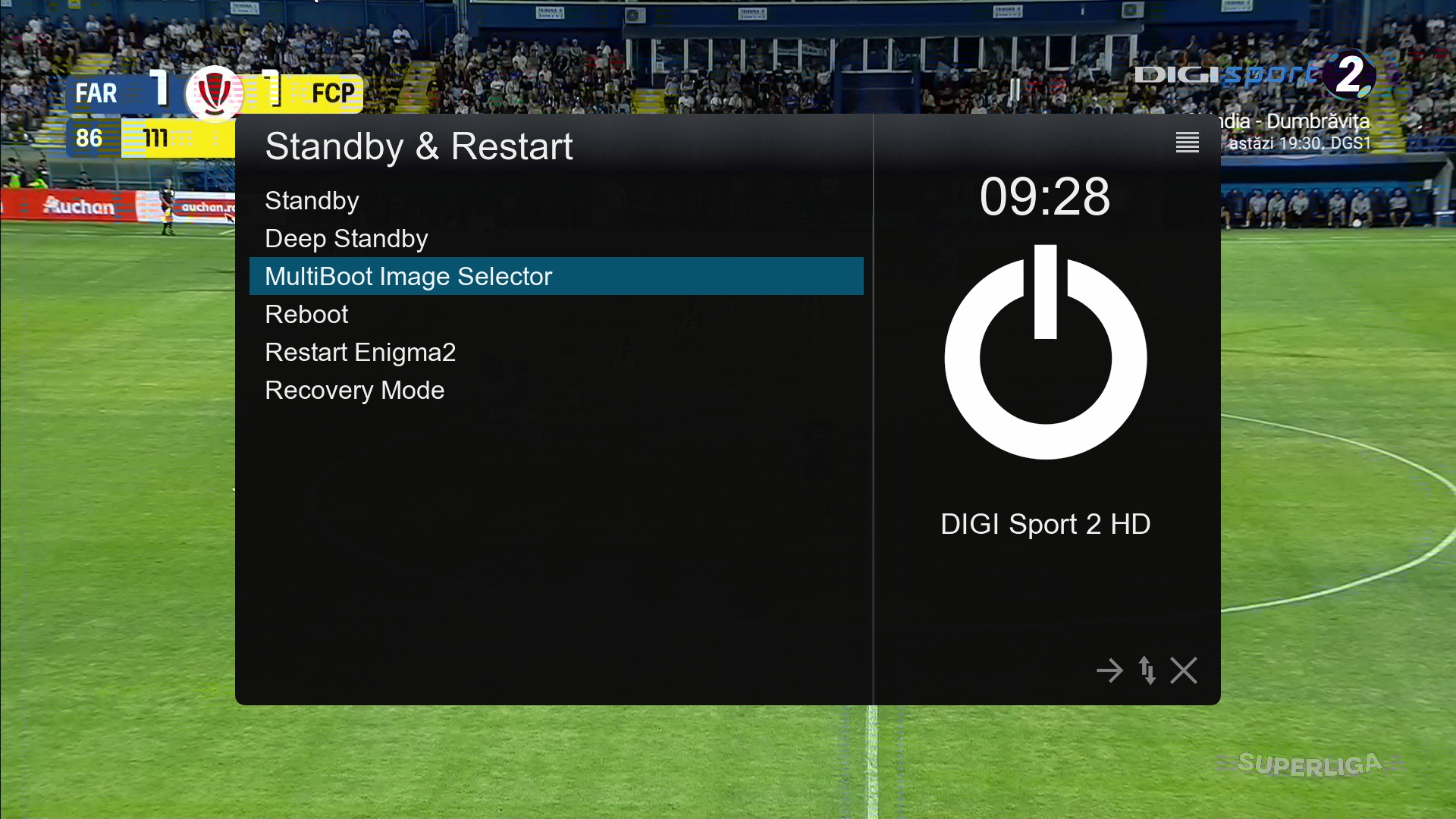Select the Standby option
The height and width of the screenshot is (819, 1456).
click(312, 201)
